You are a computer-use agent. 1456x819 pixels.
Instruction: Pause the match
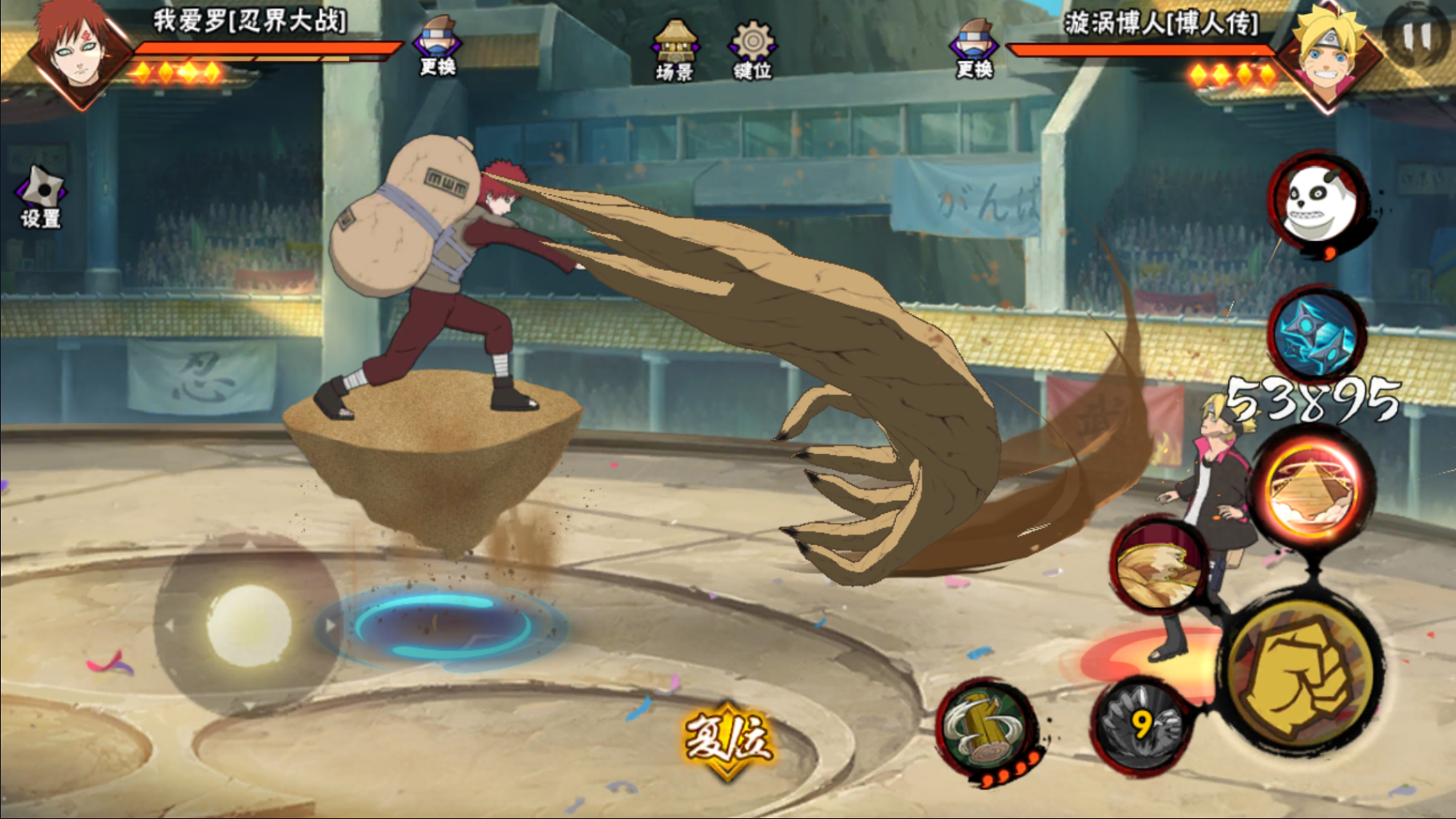pos(1418,36)
